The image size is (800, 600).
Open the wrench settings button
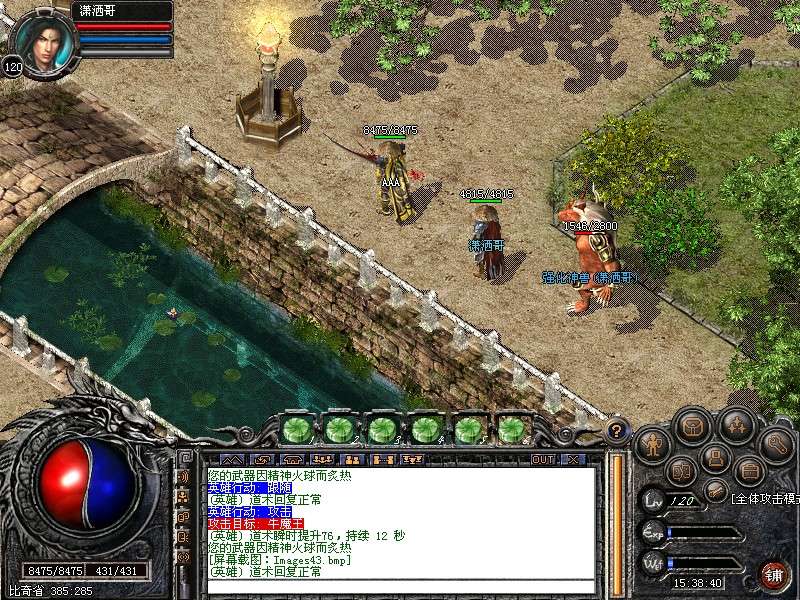[775, 442]
